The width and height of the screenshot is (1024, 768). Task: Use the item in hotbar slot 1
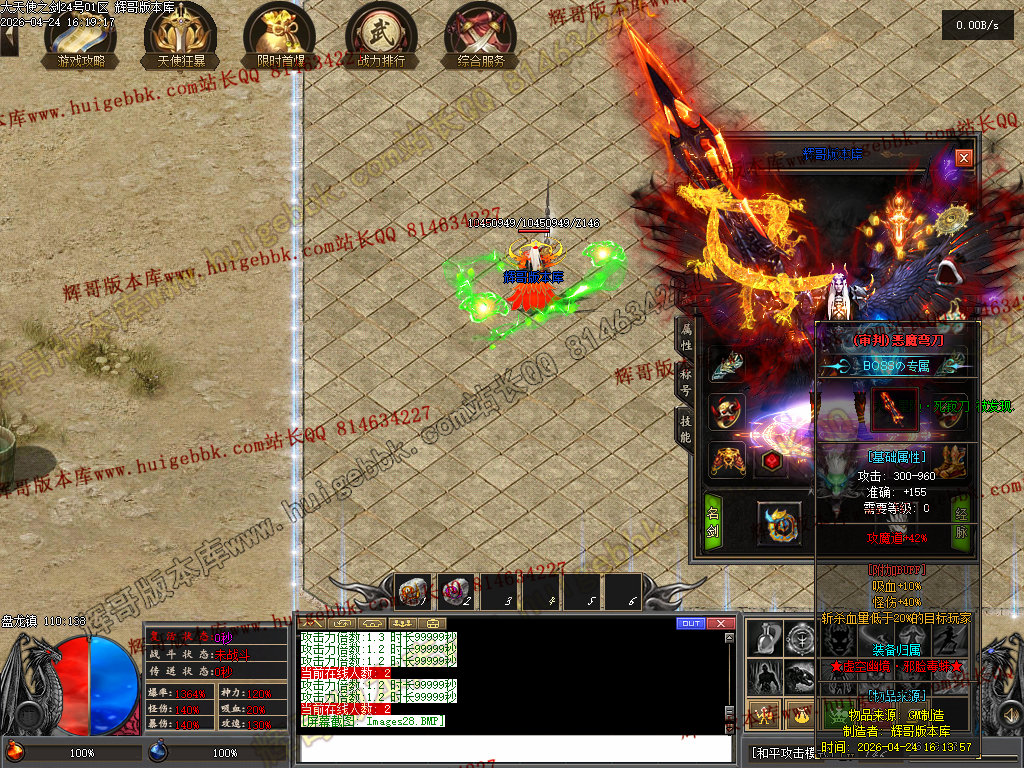(x=413, y=593)
